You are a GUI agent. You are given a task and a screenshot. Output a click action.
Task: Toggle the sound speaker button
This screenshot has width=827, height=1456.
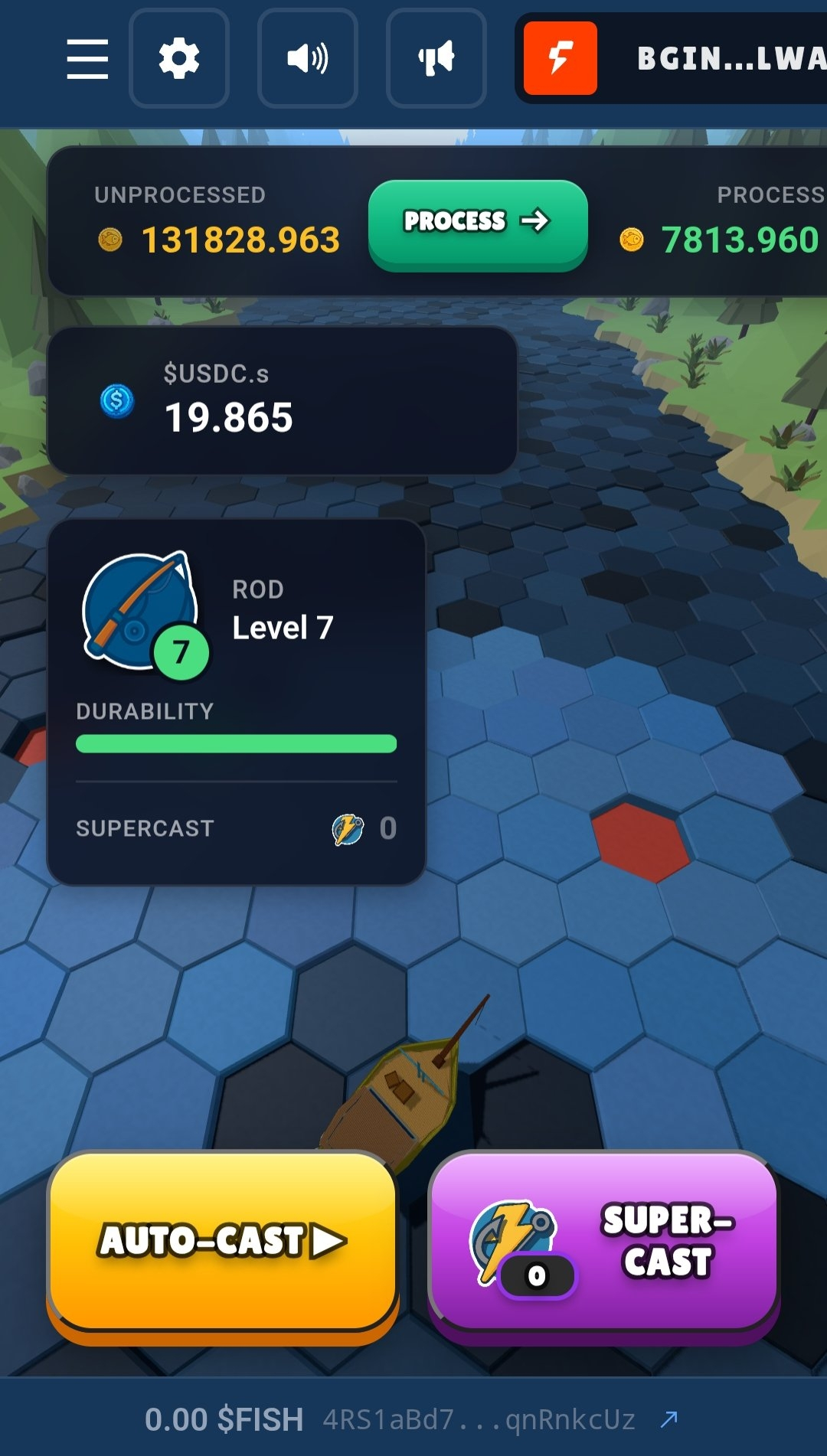(x=308, y=59)
